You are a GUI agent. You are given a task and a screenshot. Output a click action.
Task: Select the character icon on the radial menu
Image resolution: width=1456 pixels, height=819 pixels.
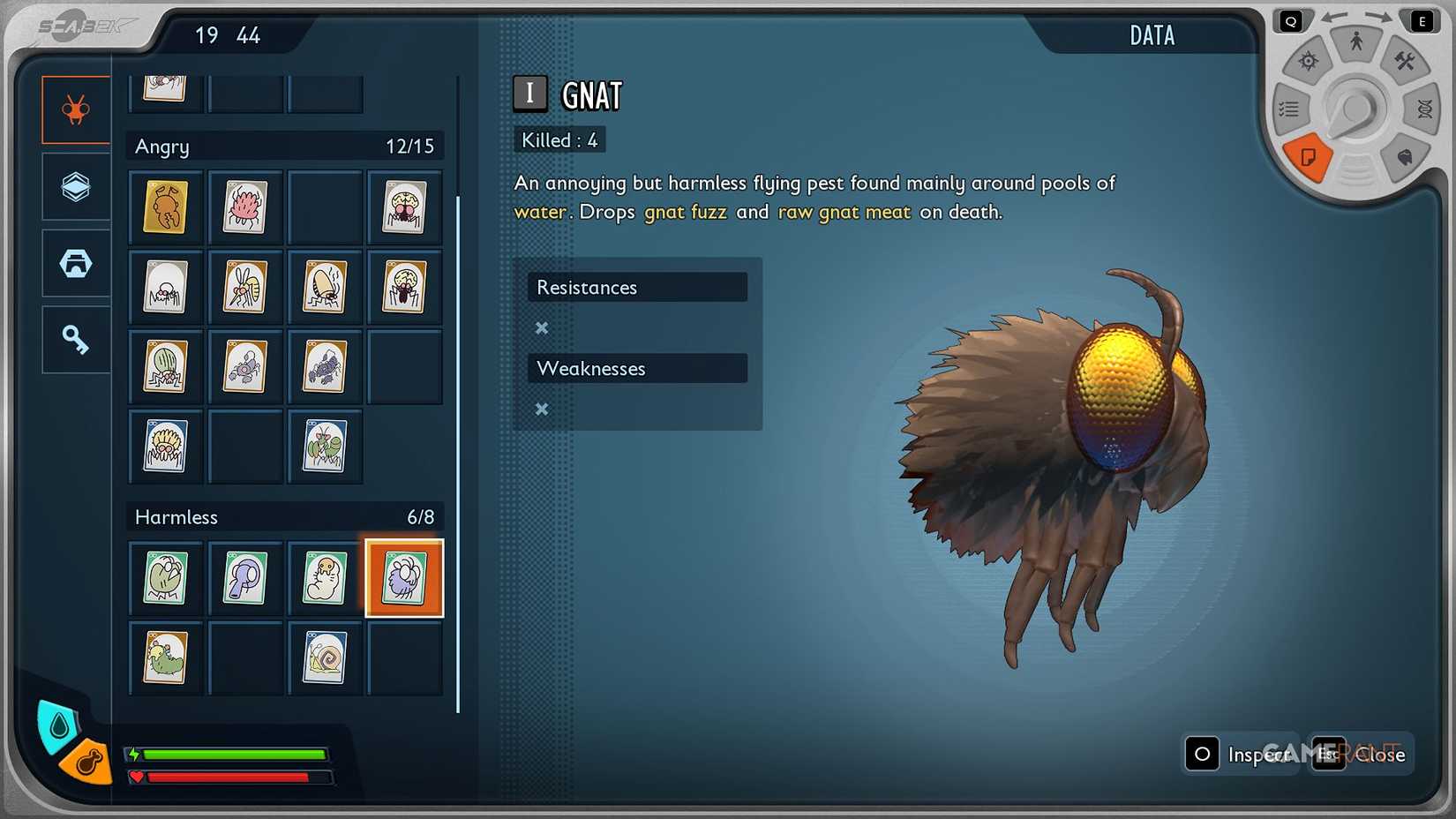[x=1356, y=41]
